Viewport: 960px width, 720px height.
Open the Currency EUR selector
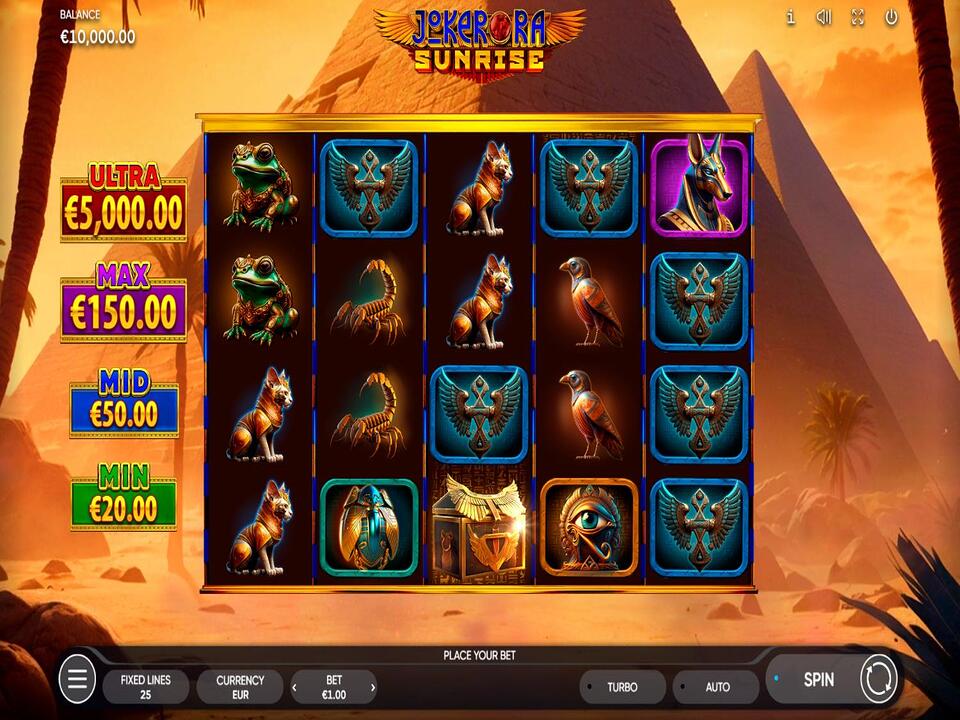tap(240, 687)
